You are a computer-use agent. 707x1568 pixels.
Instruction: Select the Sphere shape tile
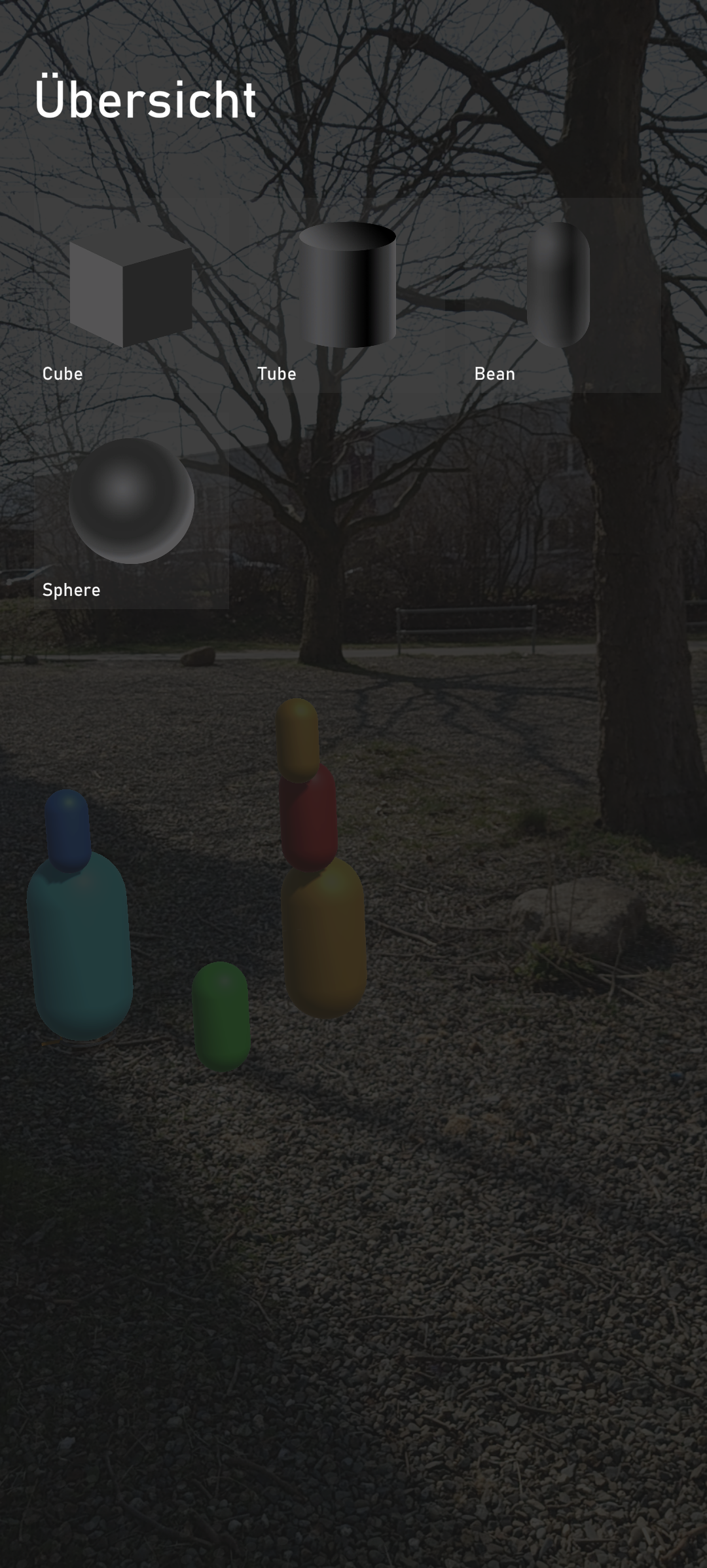point(131,511)
